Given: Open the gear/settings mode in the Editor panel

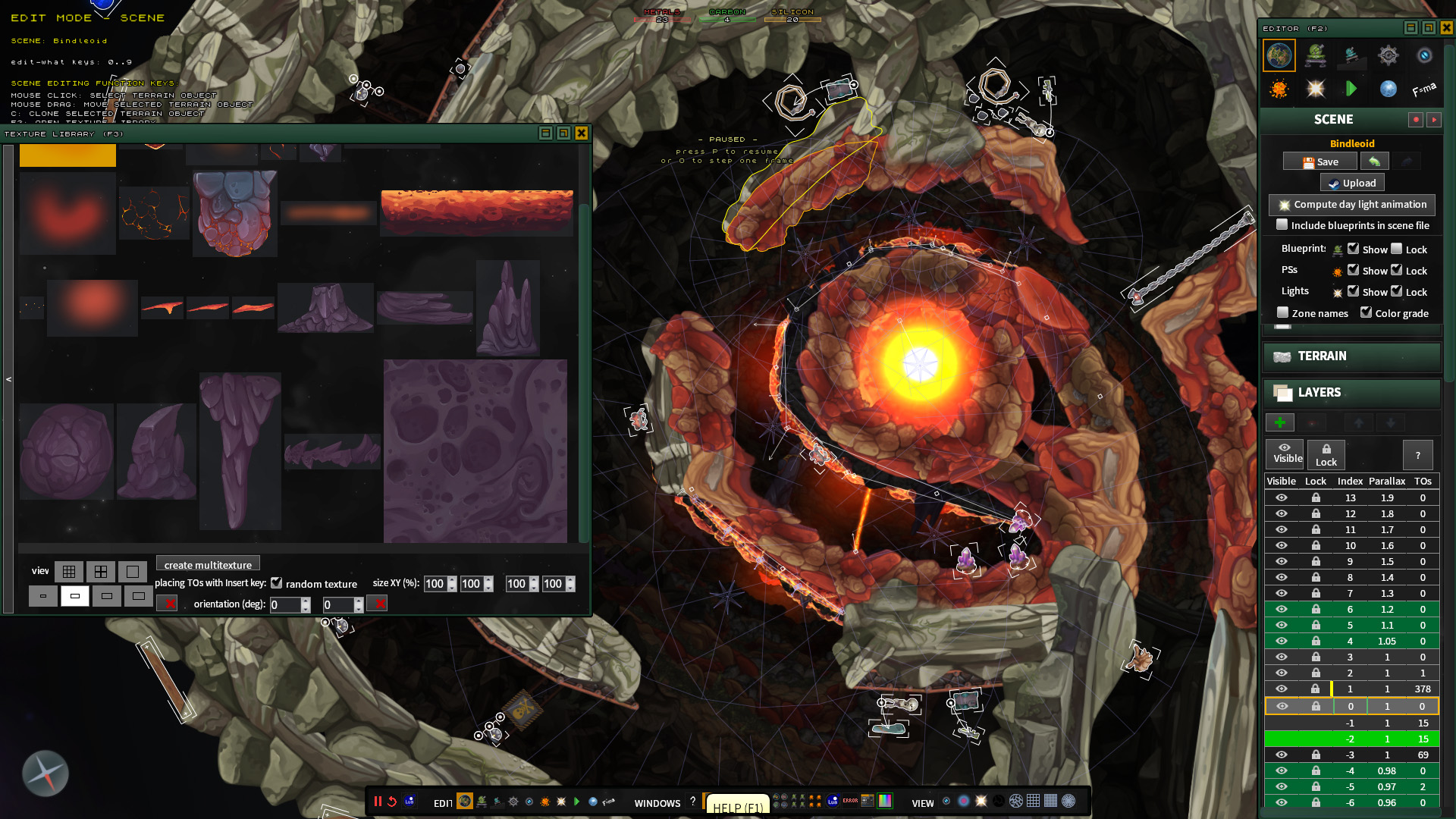Looking at the screenshot, I should [1389, 55].
